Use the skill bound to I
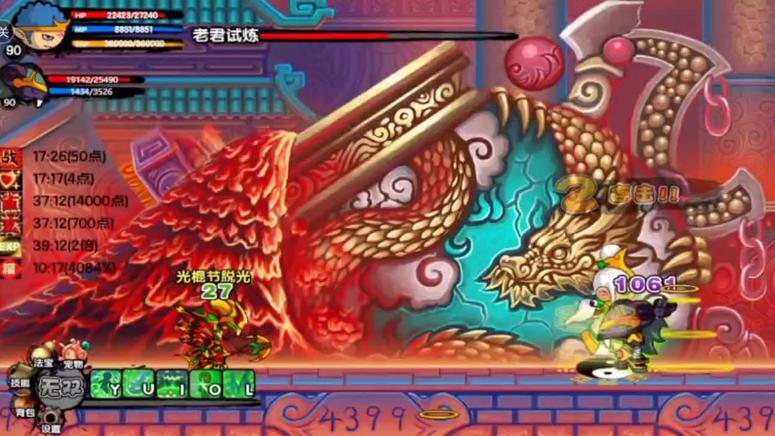This screenshot has height=436, width=775. [173, 385]
